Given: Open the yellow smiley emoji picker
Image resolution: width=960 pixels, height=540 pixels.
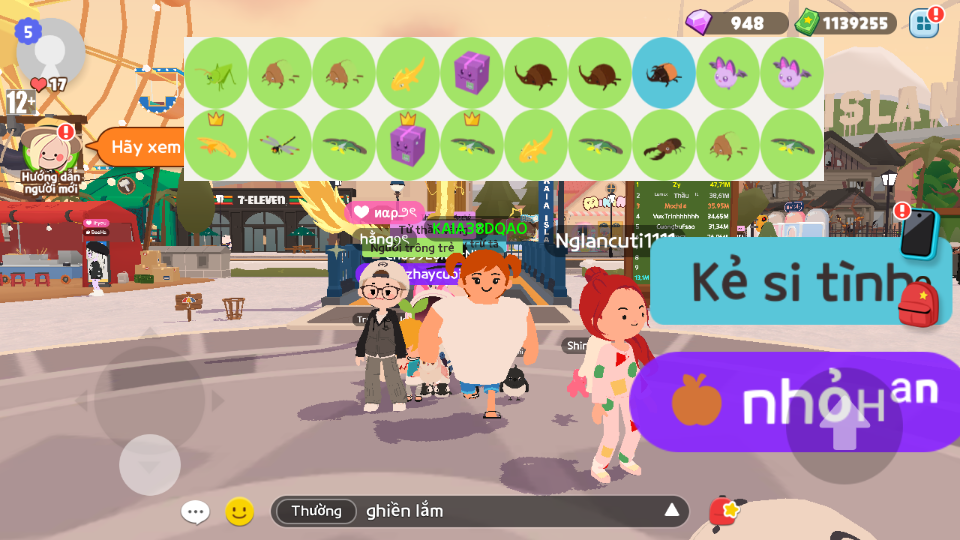Looking at the screenshot, I should [x=239, y=512].
